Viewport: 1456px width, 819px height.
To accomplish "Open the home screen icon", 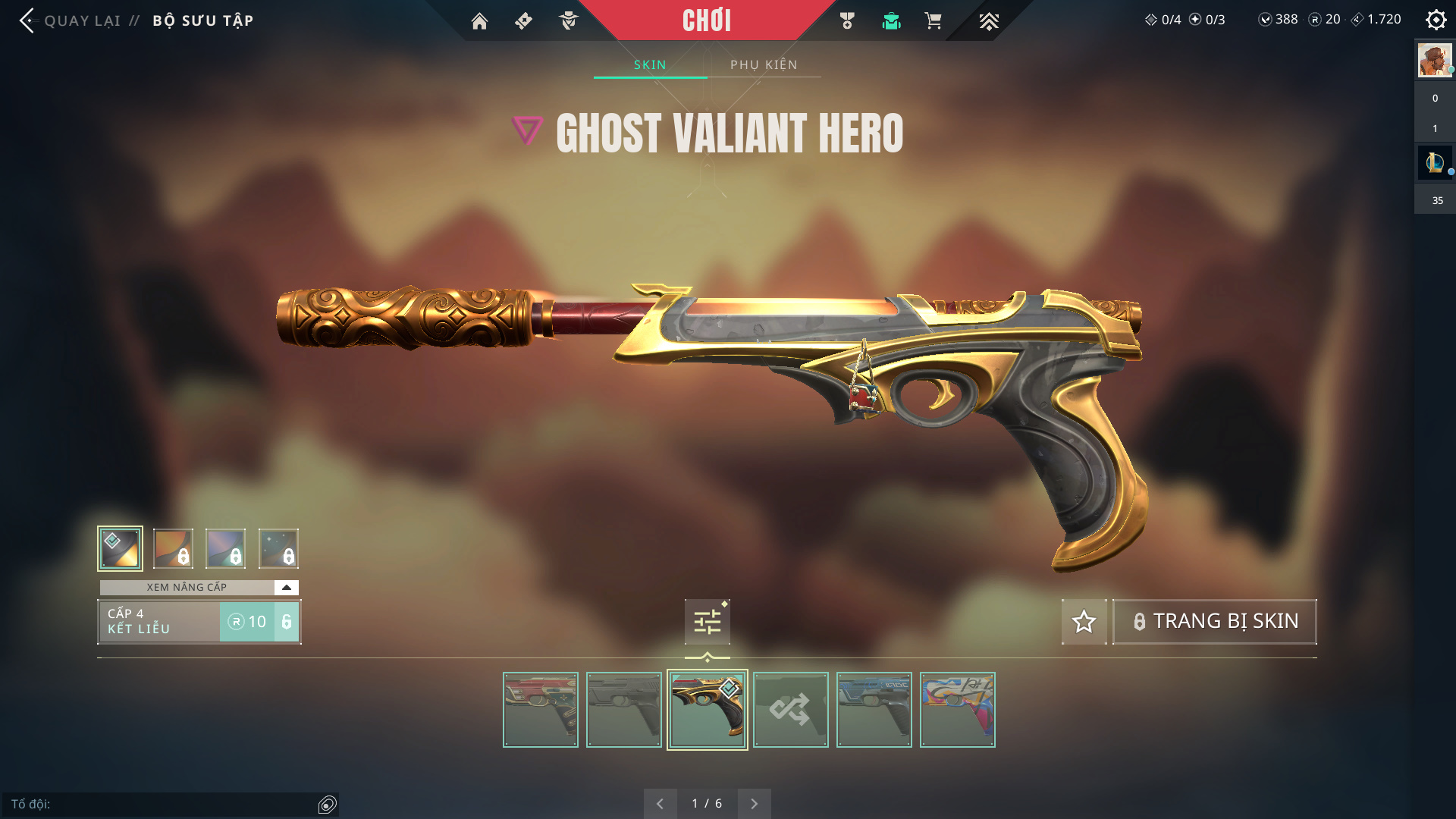I will (x=479, y=20).
